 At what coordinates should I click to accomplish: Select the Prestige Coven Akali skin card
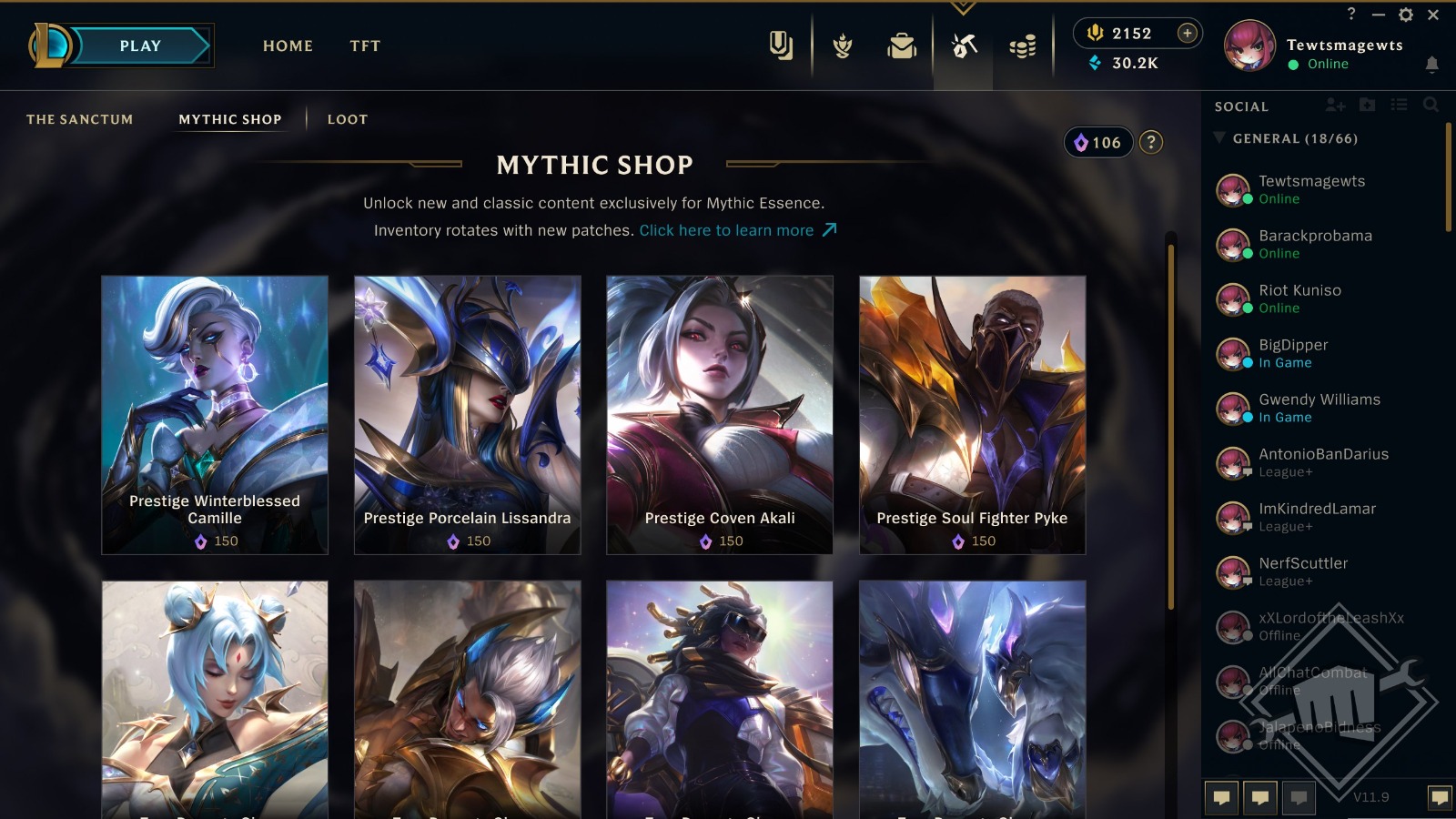pos(719,414)
